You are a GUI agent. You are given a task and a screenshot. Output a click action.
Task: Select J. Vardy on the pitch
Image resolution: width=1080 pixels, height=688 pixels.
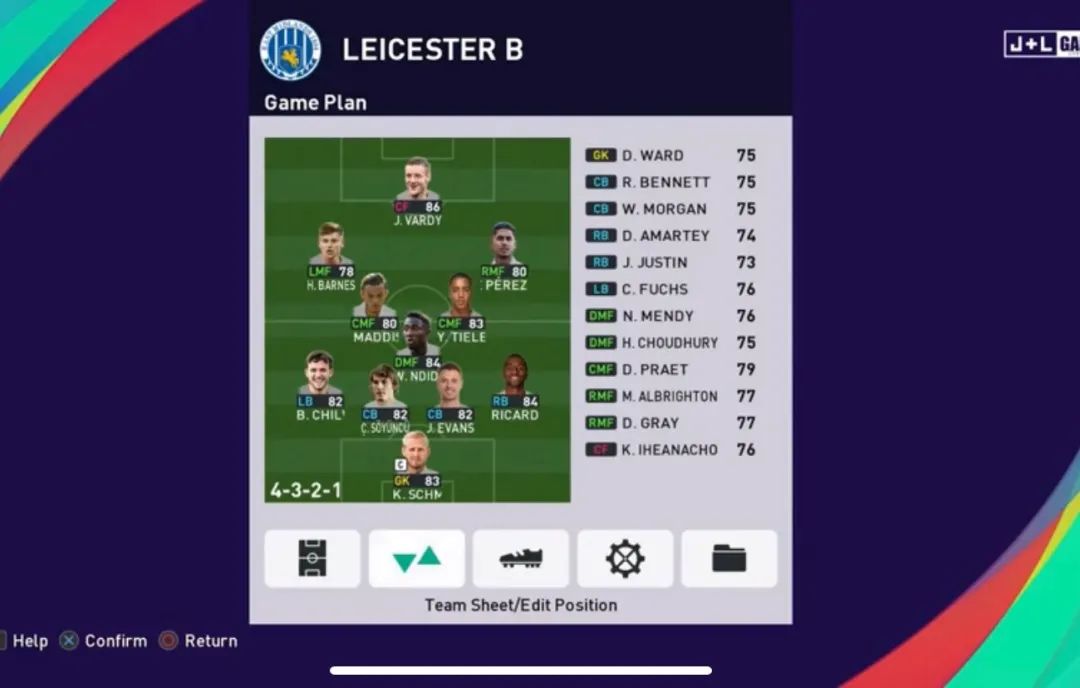pos(417,183)
